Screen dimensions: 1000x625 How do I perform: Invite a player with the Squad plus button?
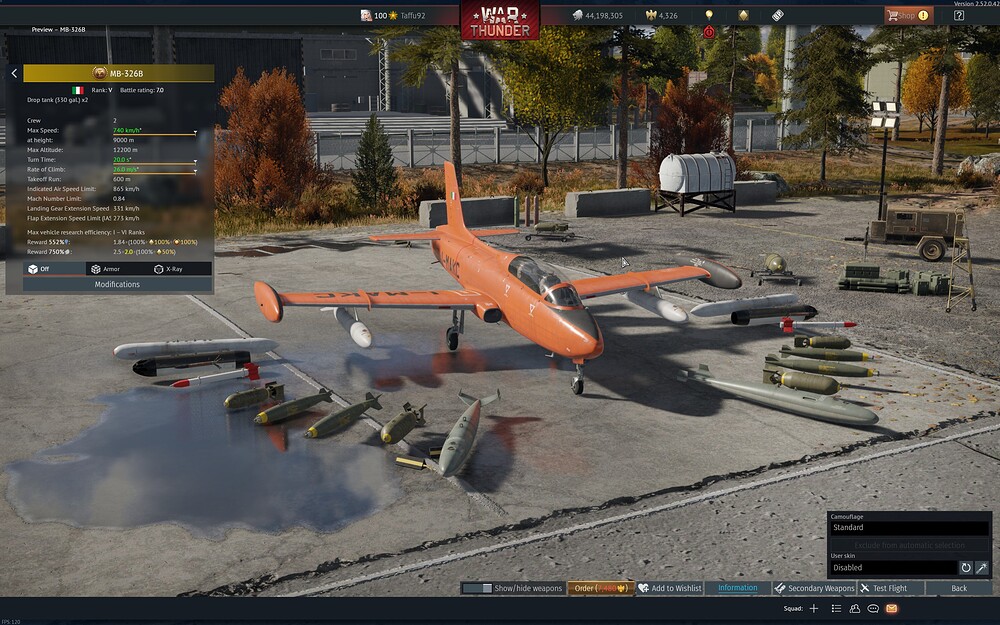coord(813,608)
